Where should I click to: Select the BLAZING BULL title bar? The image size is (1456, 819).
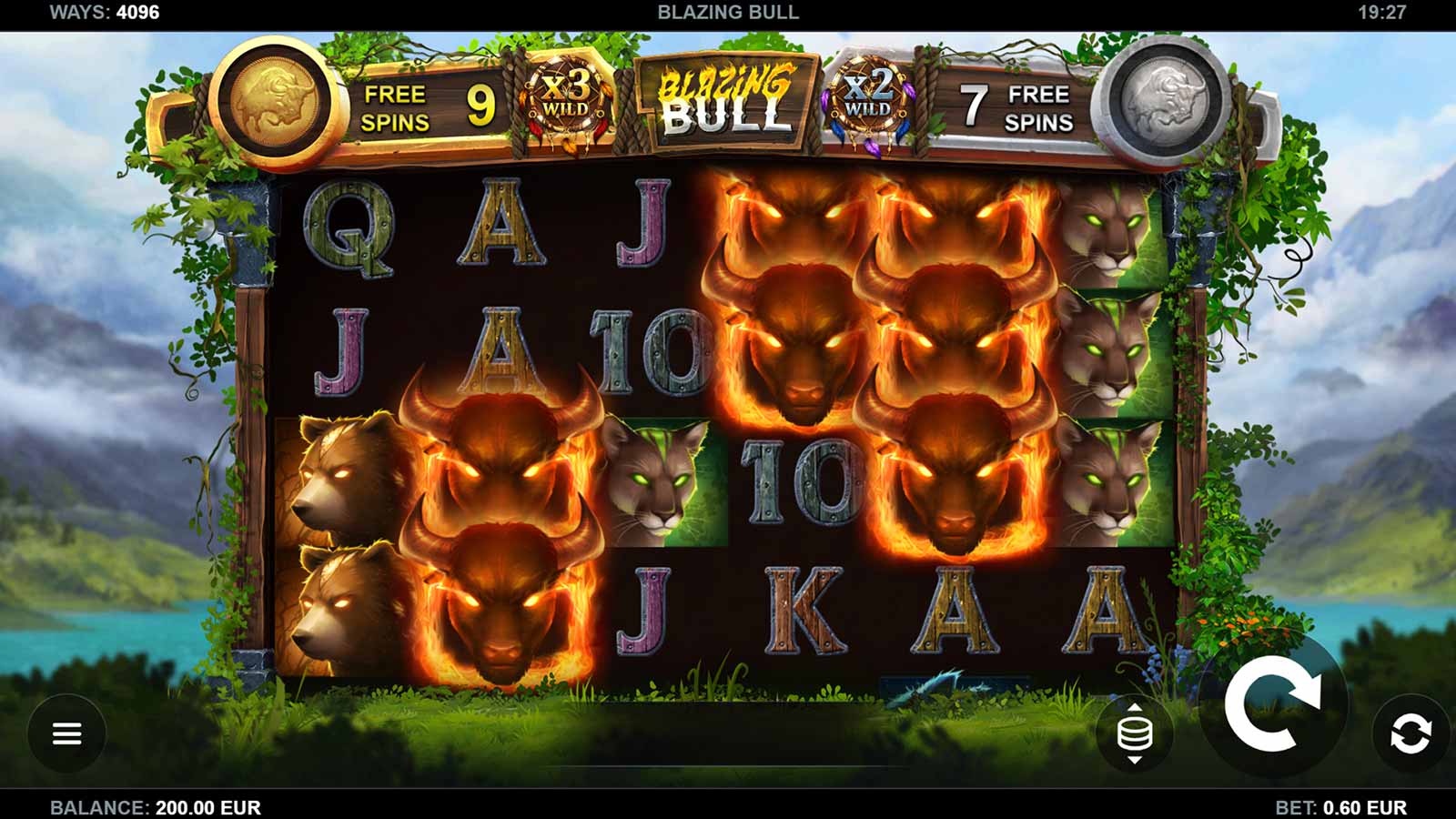tap(728, 13)
